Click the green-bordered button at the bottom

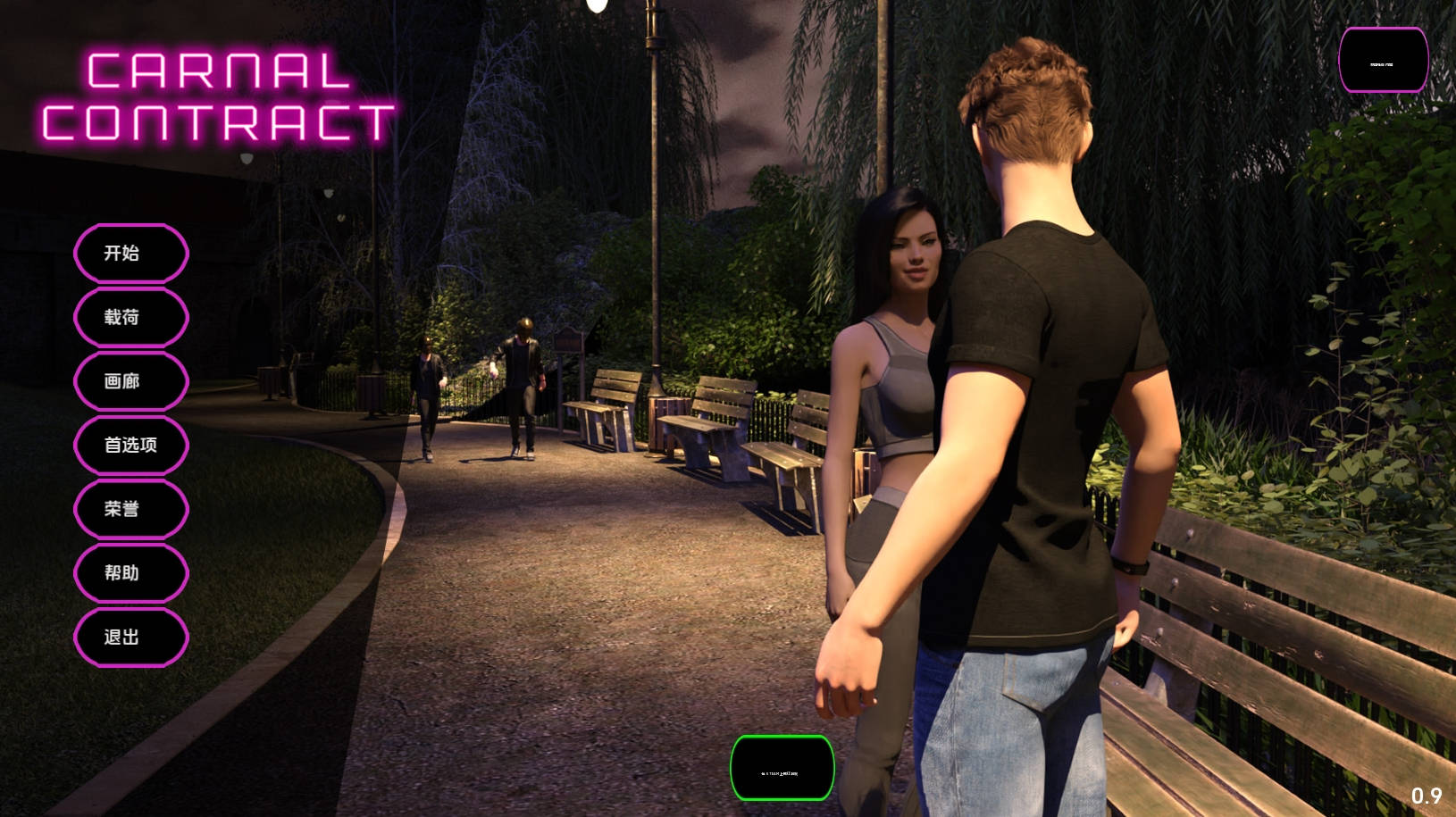(782, 768)
